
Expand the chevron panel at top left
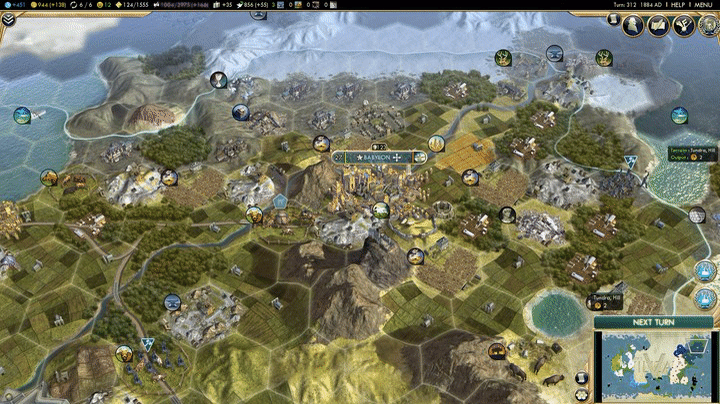pos(7,18)
